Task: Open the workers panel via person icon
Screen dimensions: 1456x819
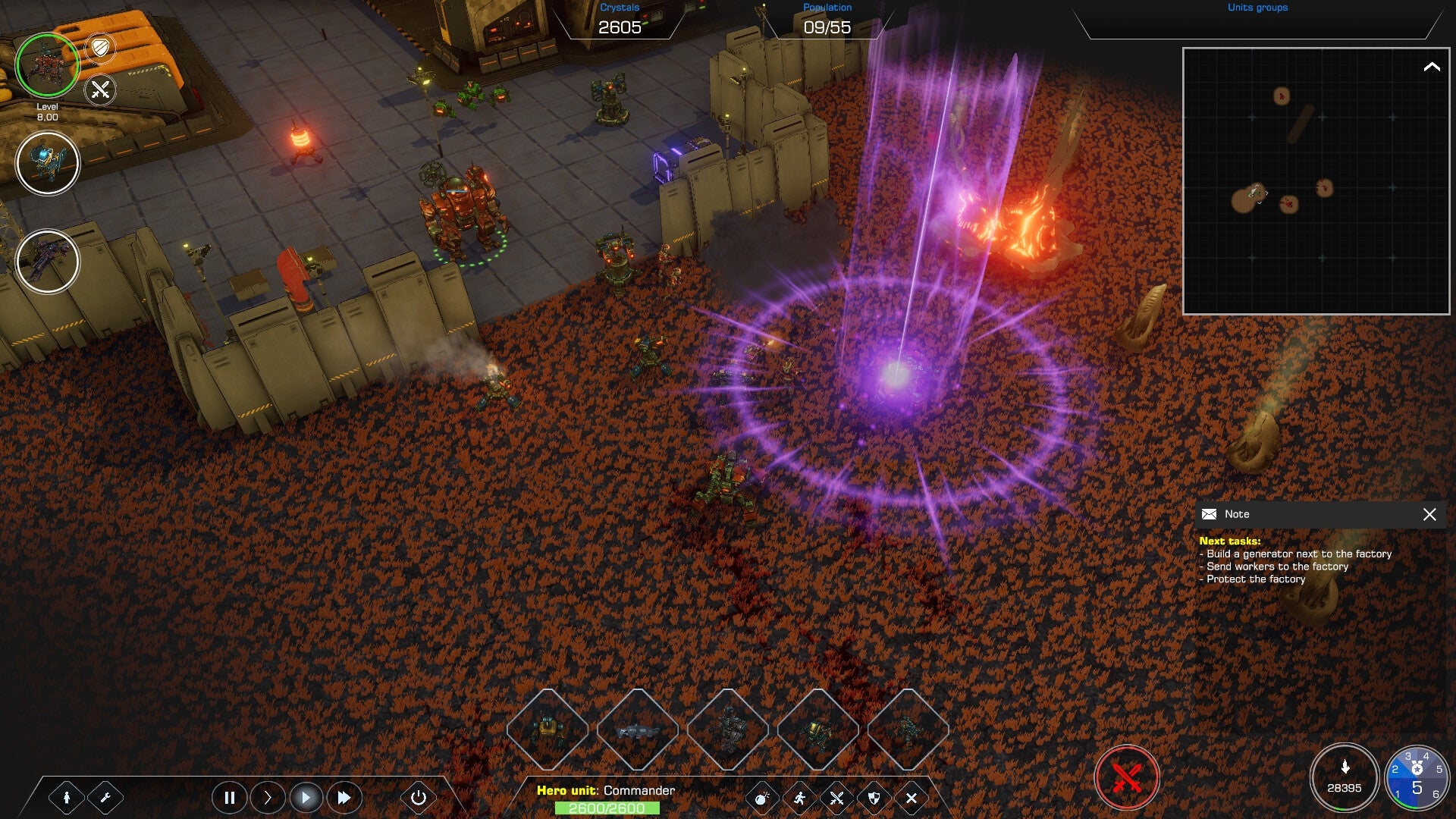Action: click(x=68, y=798)
